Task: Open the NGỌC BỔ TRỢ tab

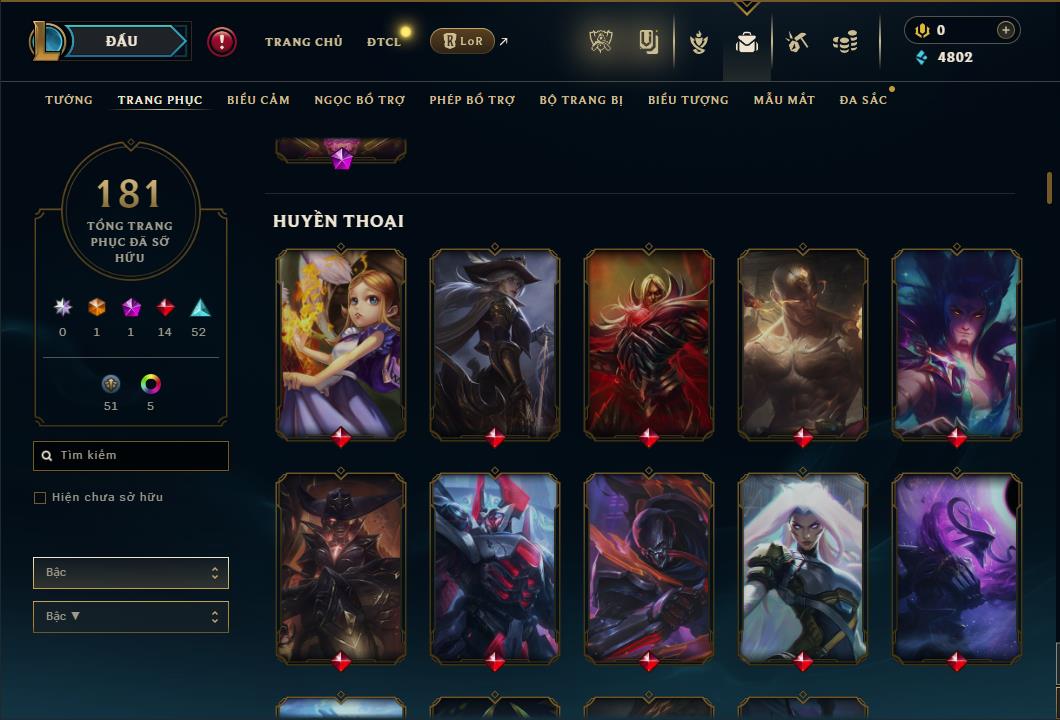Action: 359,100
